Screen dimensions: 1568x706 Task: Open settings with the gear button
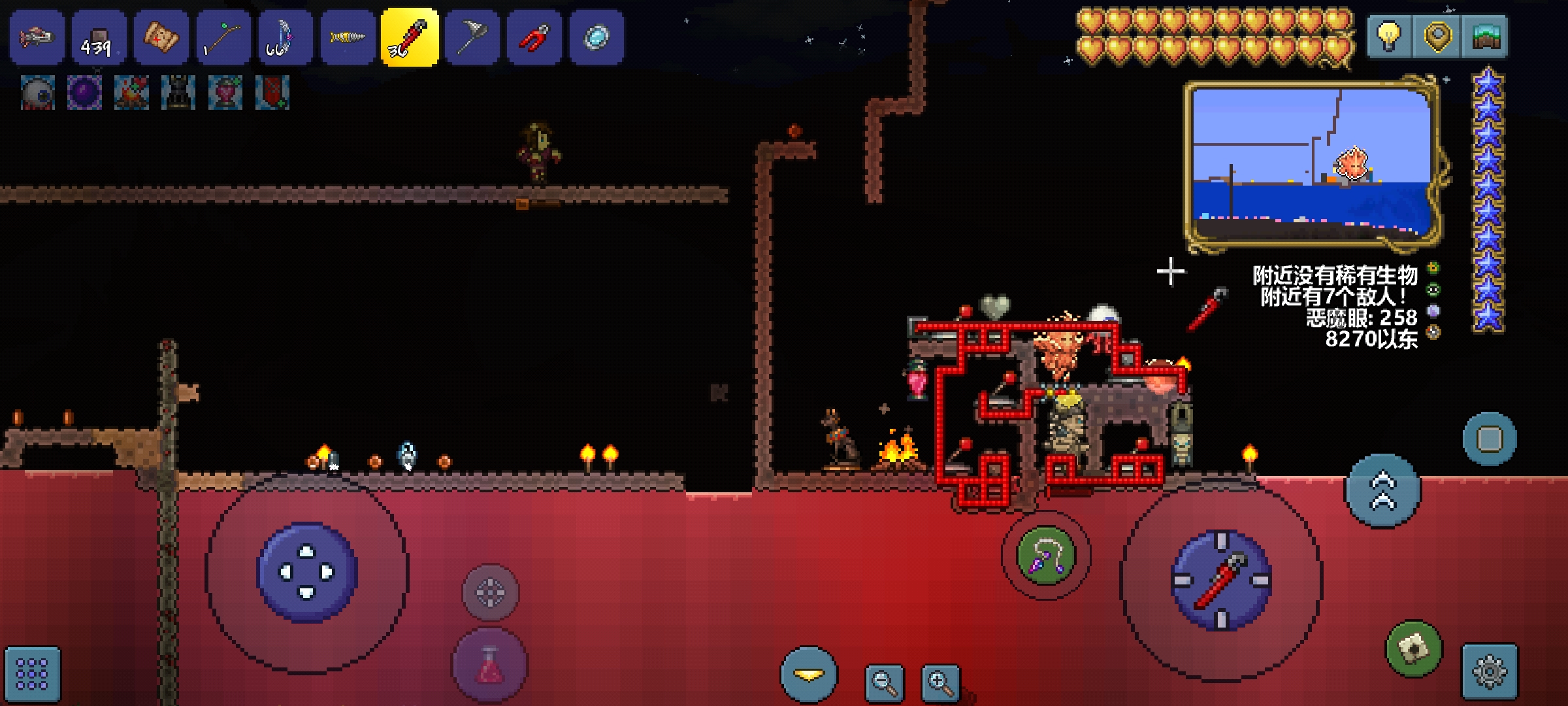click(x=1490, y=671)
